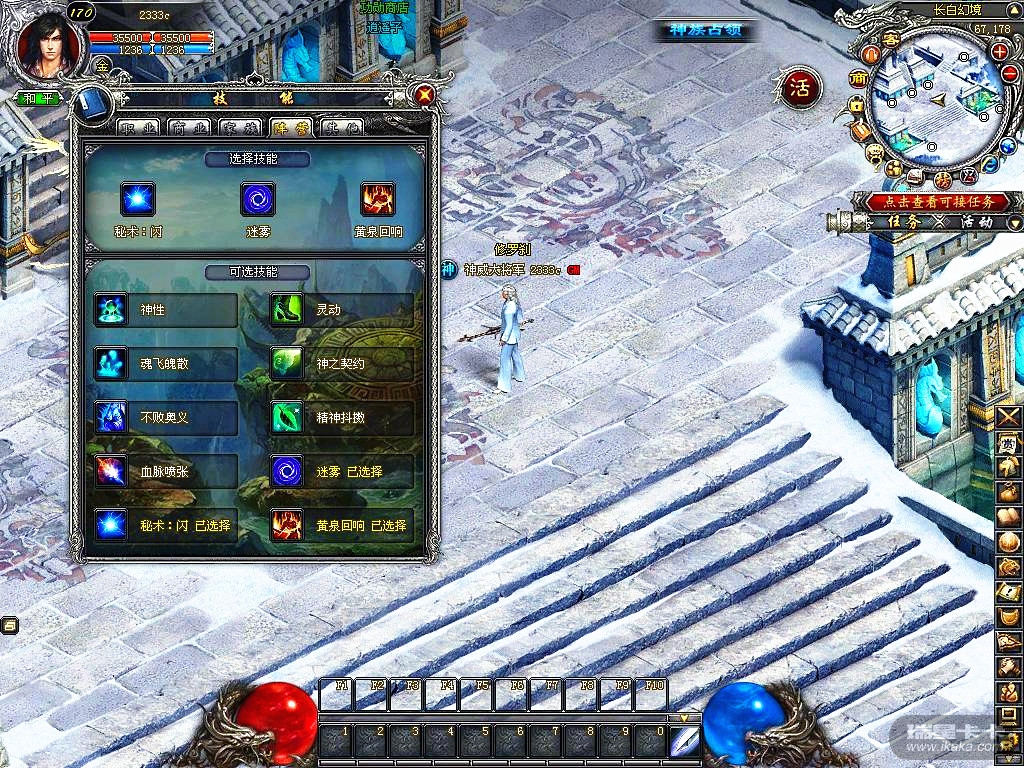This screenshot has height=768, width=1024.
Task: Close the 技能 skill window
Action: 425,95
